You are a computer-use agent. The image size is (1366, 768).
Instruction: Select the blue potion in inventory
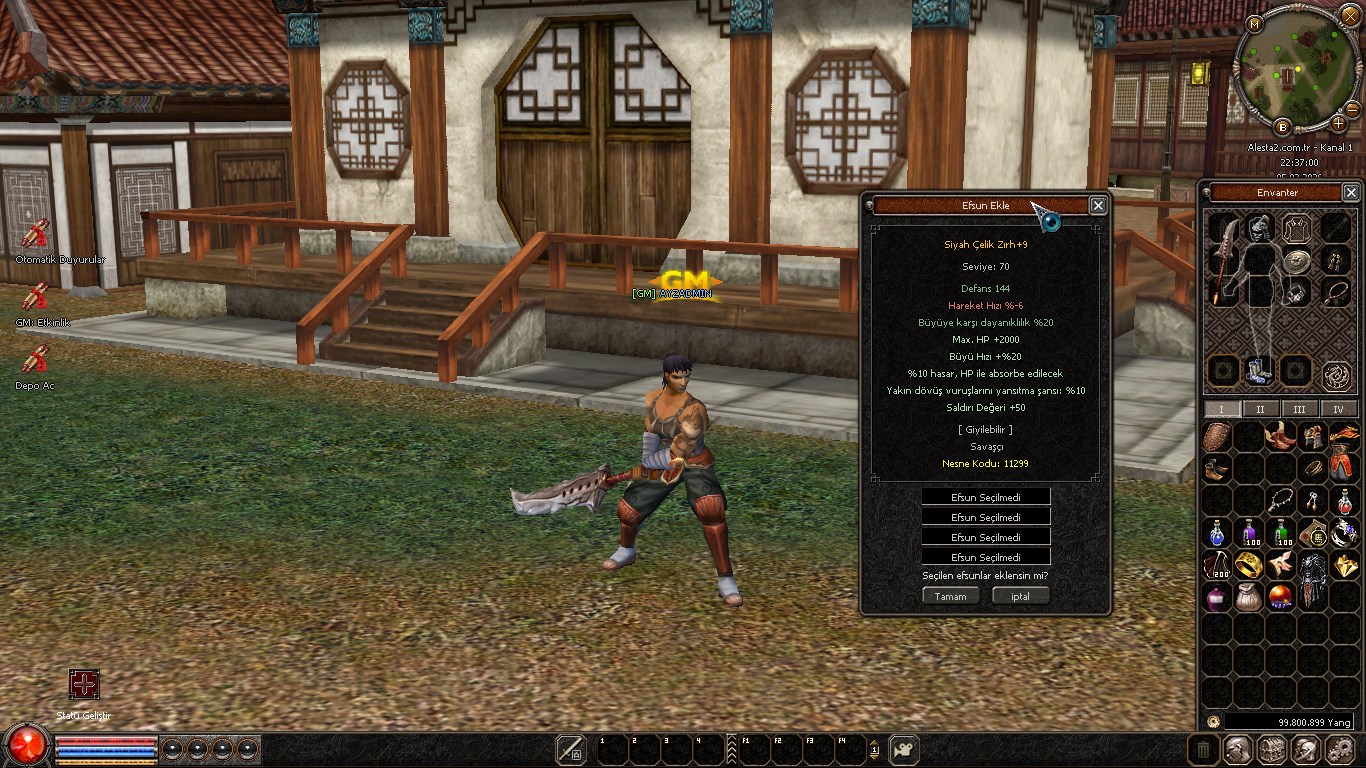pos(1216,532)
